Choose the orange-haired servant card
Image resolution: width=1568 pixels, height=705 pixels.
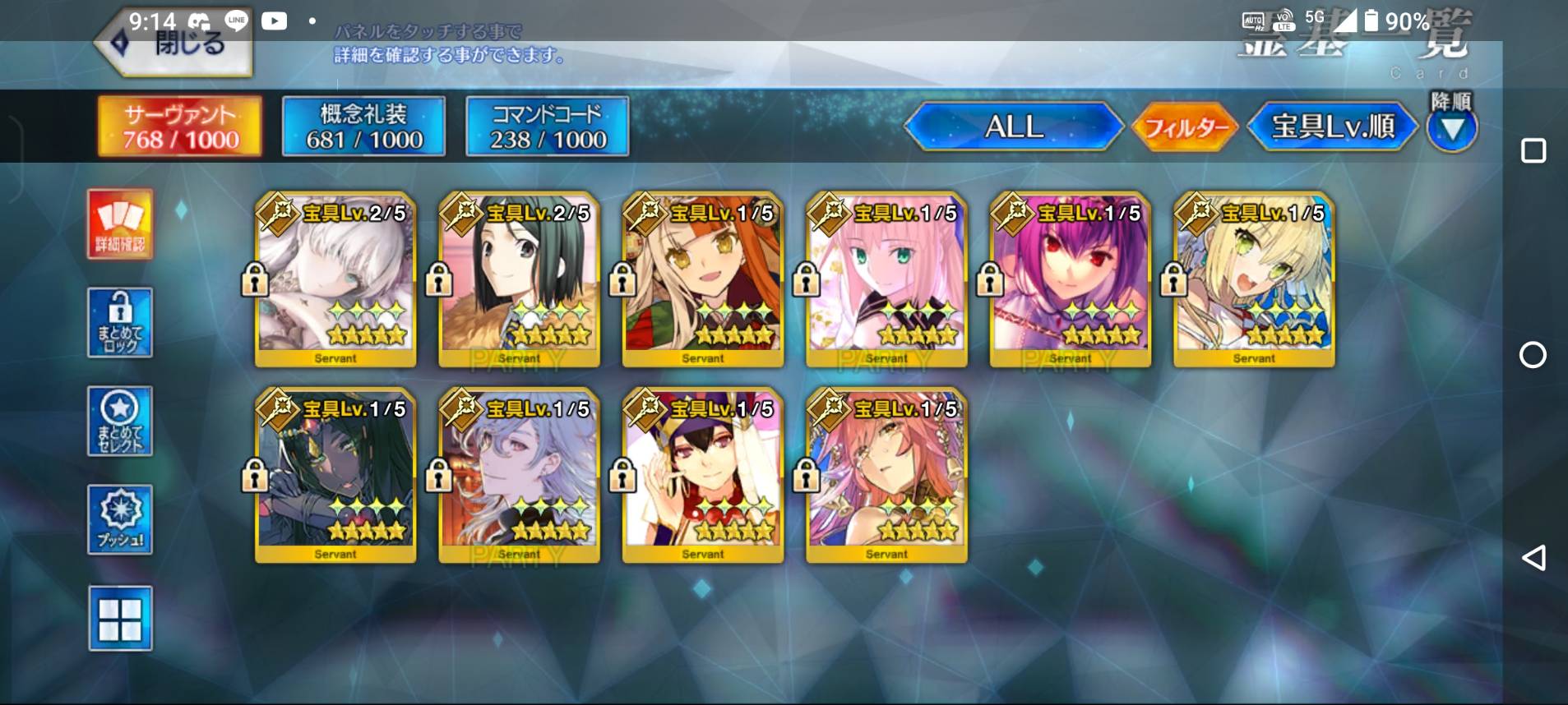point(703,279)
